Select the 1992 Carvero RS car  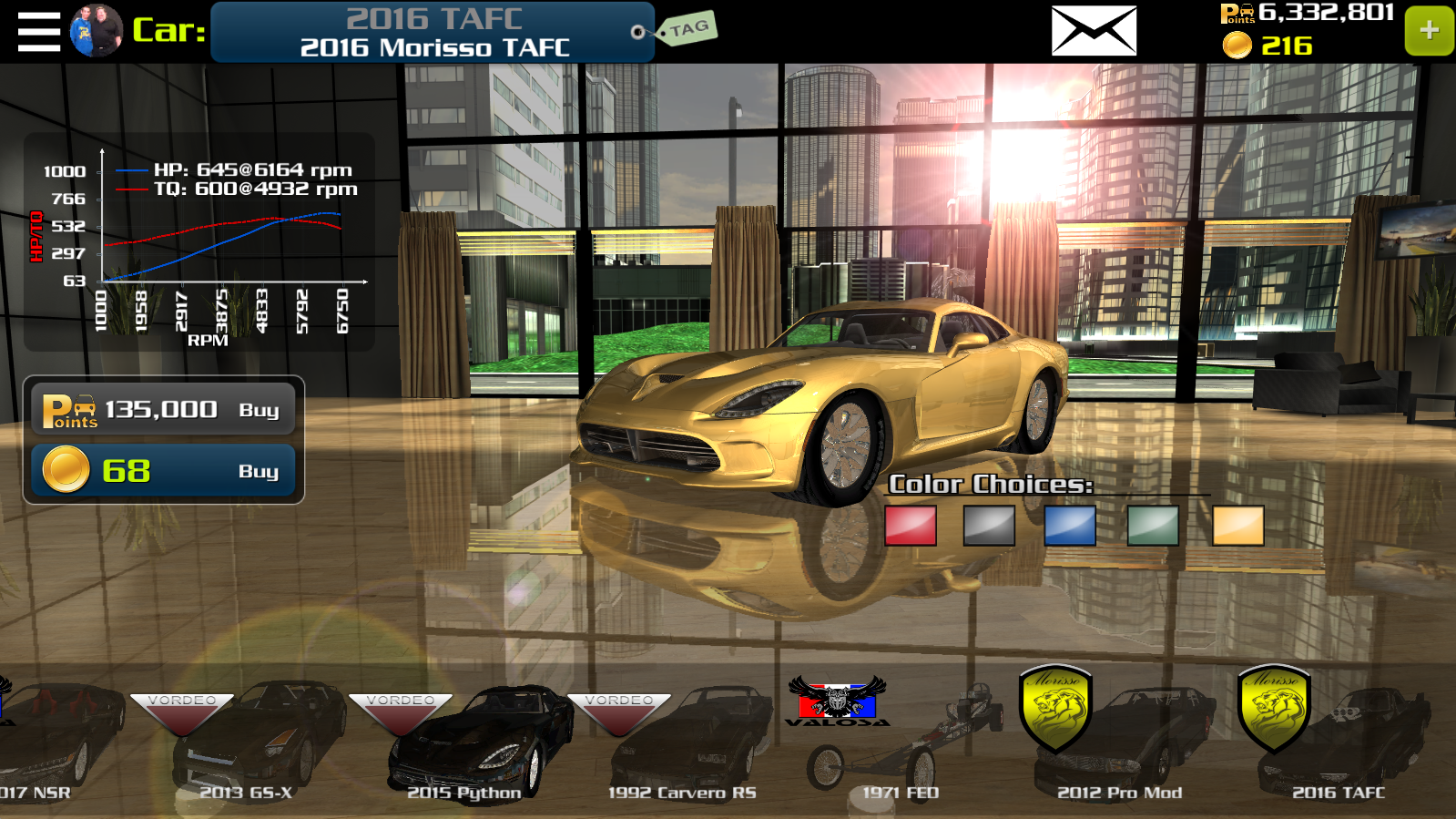(683, 742)
